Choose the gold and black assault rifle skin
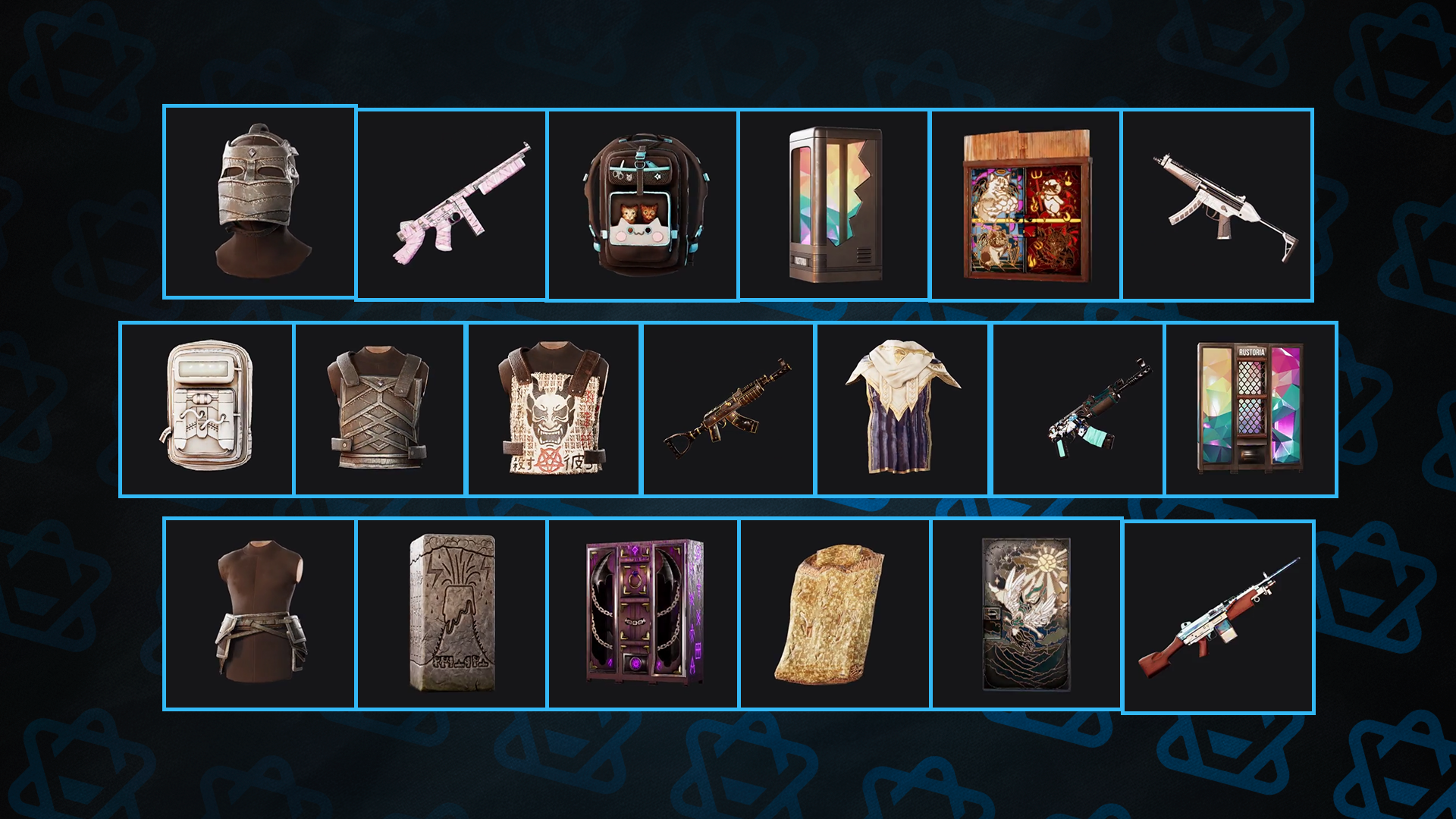Image resolution: width=1456 pixels, height=819 pixels. coord(728,409)
